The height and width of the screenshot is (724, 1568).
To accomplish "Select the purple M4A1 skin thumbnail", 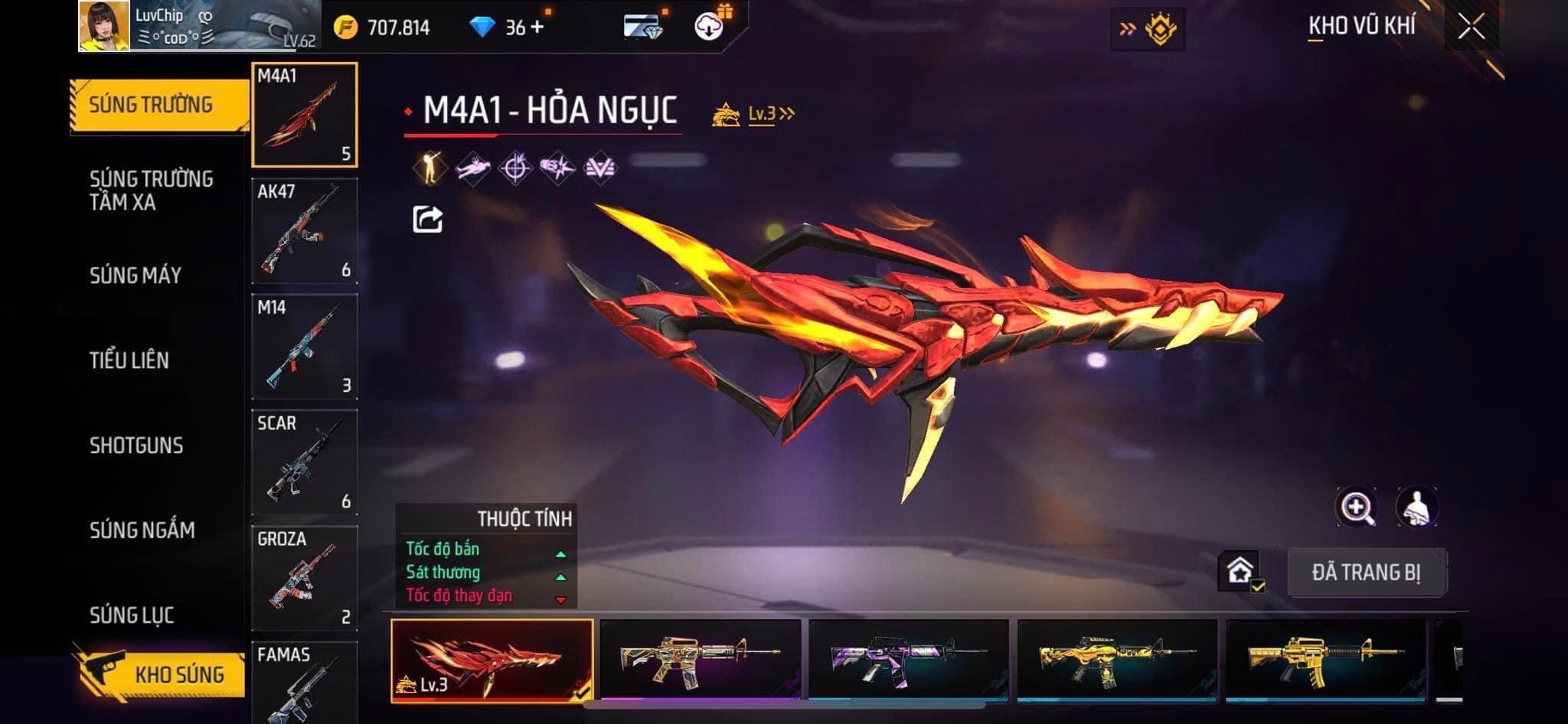I will coord(908,660).
